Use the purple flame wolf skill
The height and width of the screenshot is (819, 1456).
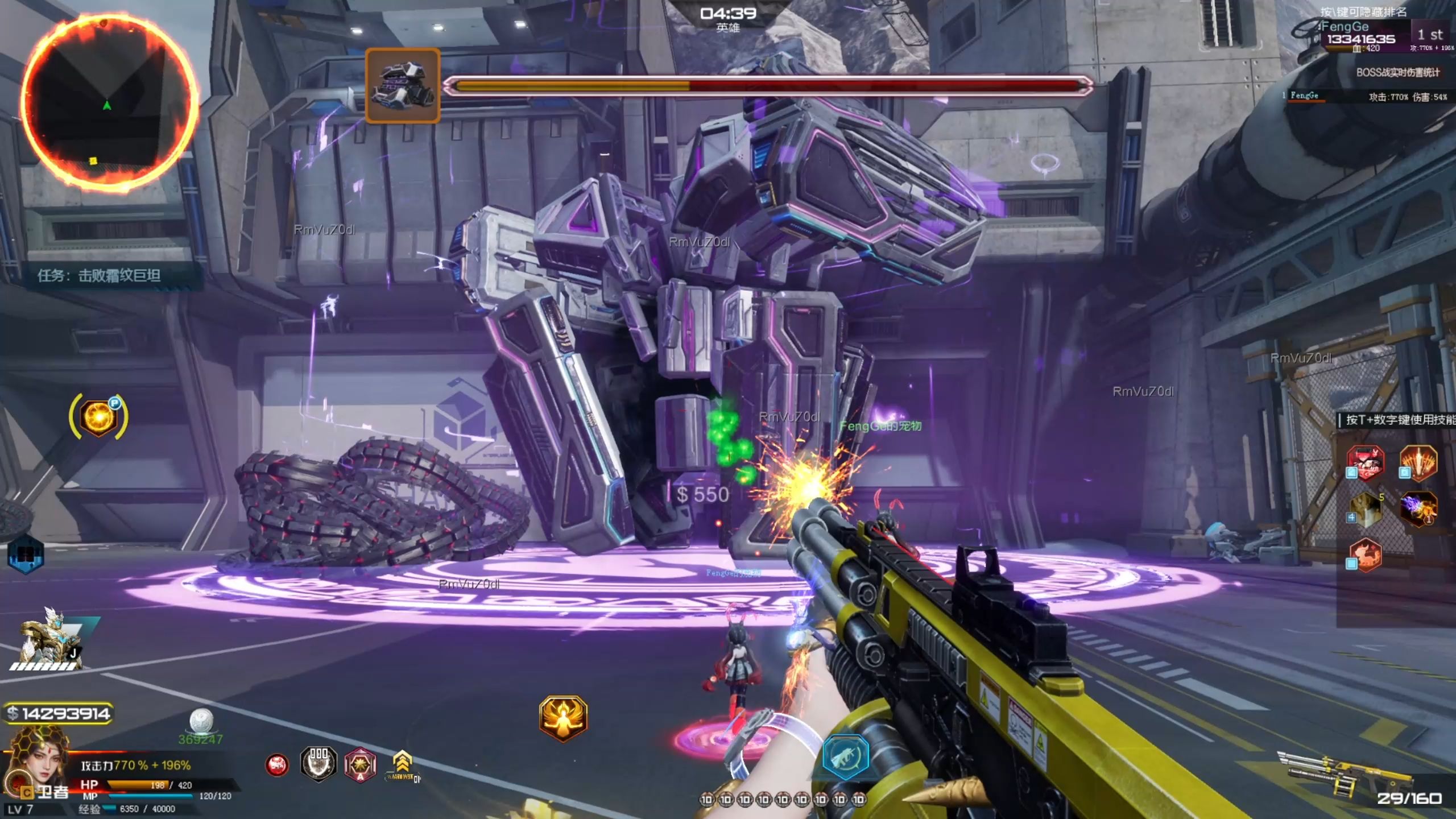click(1418, 508)
